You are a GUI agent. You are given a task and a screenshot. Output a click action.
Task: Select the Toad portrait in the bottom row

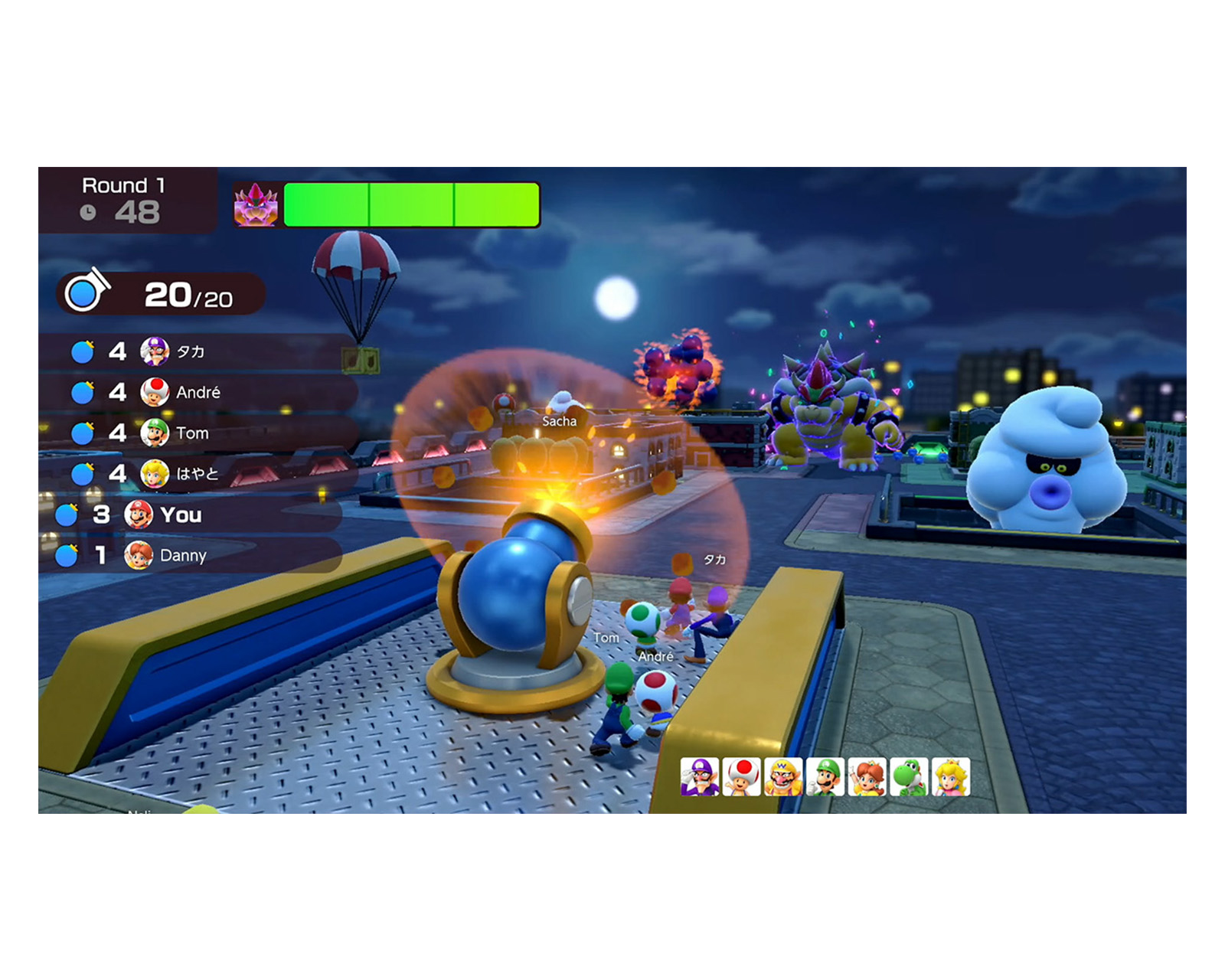coord(742,777)
